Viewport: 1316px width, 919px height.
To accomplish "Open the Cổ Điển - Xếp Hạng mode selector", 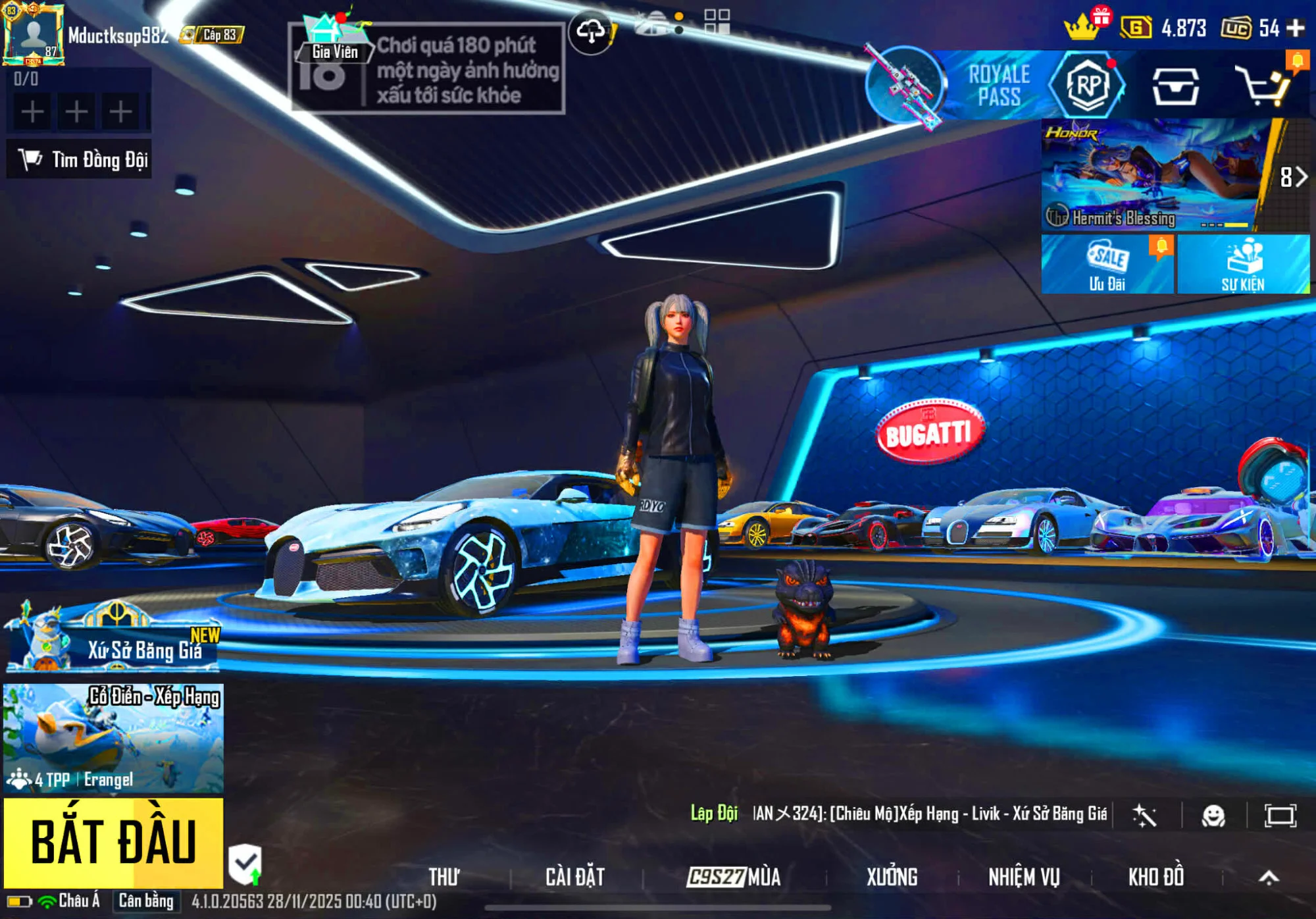I will click(x=113, y=738).
